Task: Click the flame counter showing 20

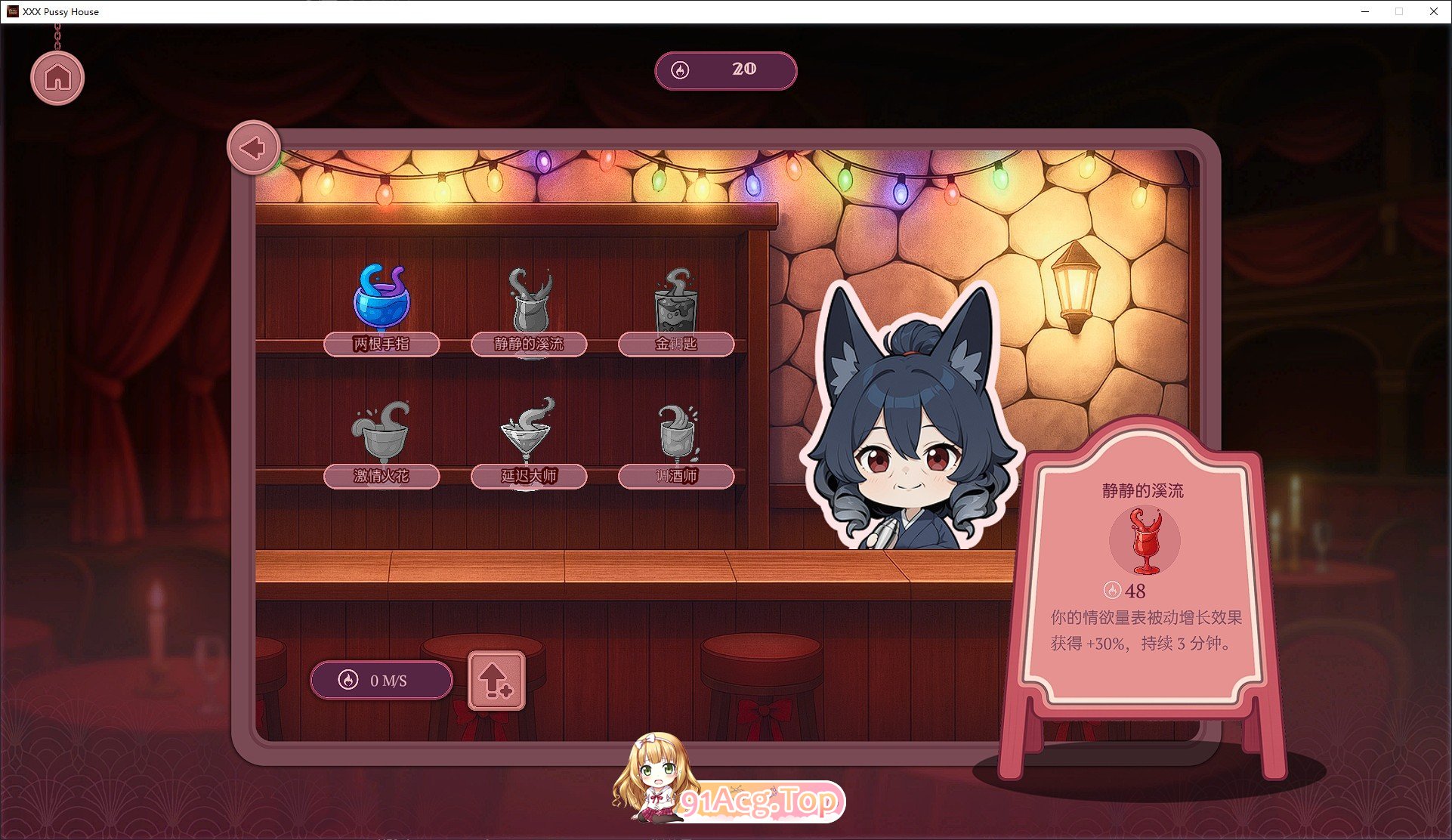Action: (x=726, y=70)
